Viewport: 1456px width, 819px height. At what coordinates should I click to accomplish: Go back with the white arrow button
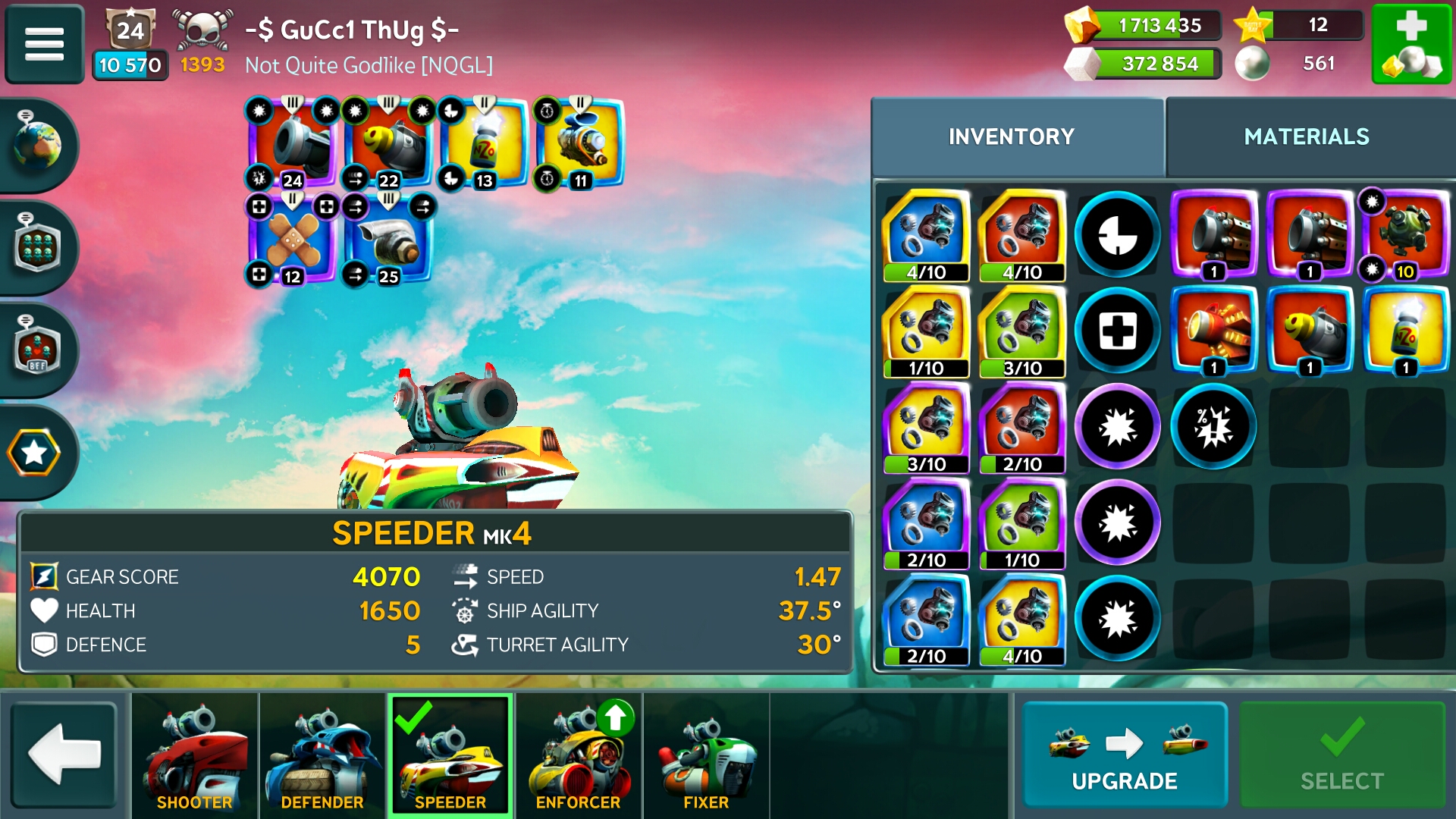pyautogui.click(x=64, y=755)
